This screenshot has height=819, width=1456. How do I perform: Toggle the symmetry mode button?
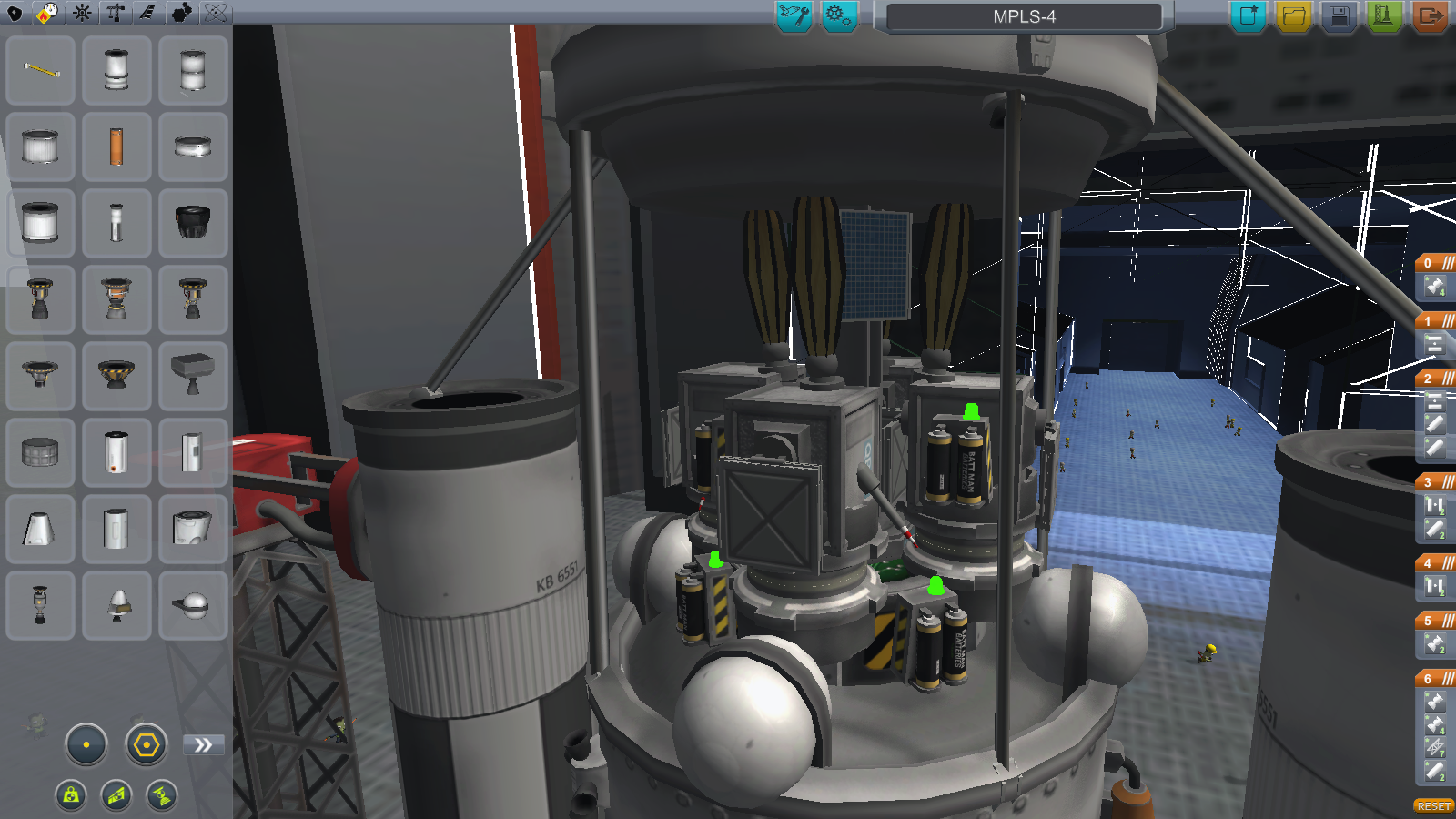click(85, 743)
